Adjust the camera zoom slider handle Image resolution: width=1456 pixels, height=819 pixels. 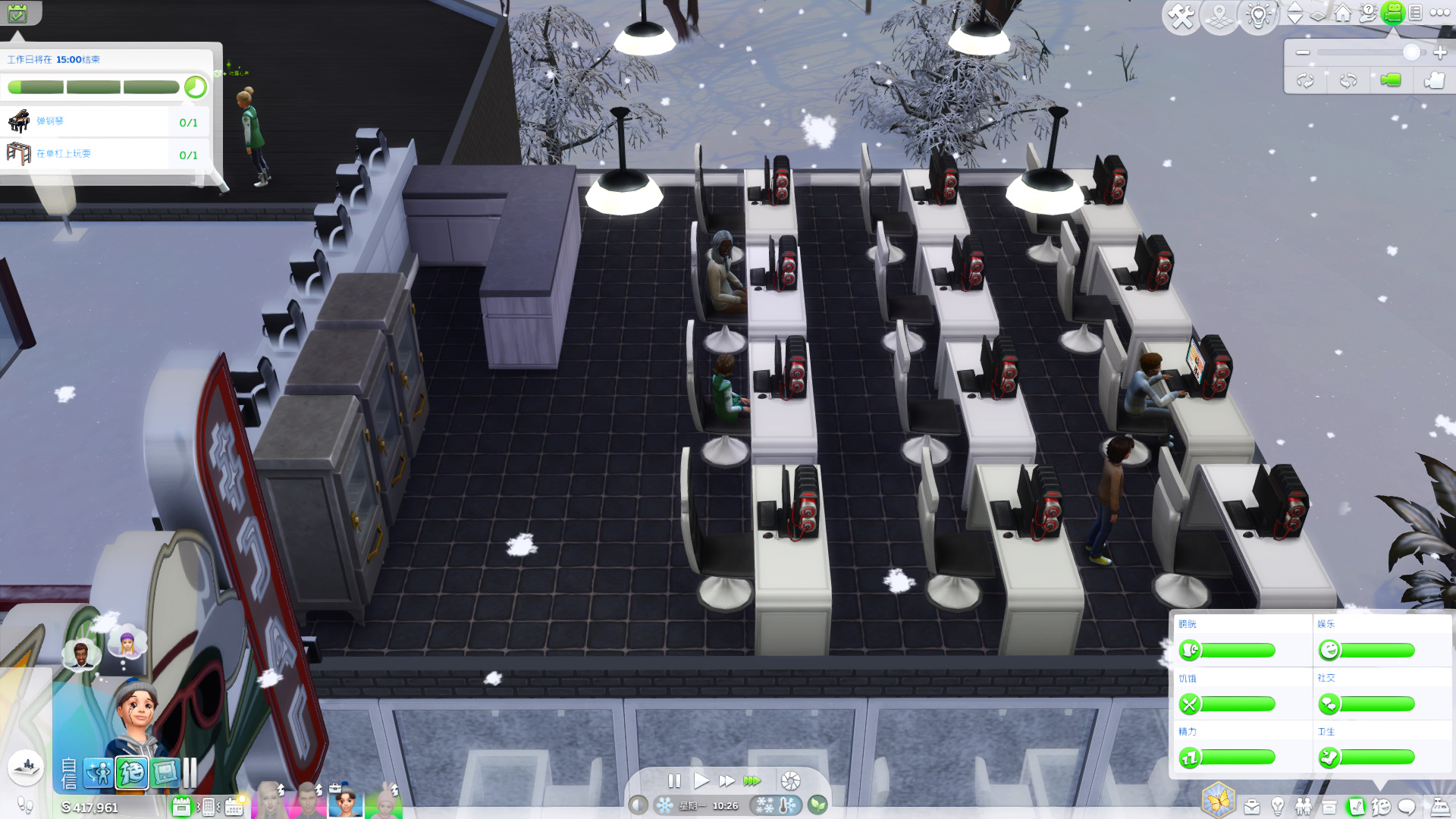(1411, 52)
